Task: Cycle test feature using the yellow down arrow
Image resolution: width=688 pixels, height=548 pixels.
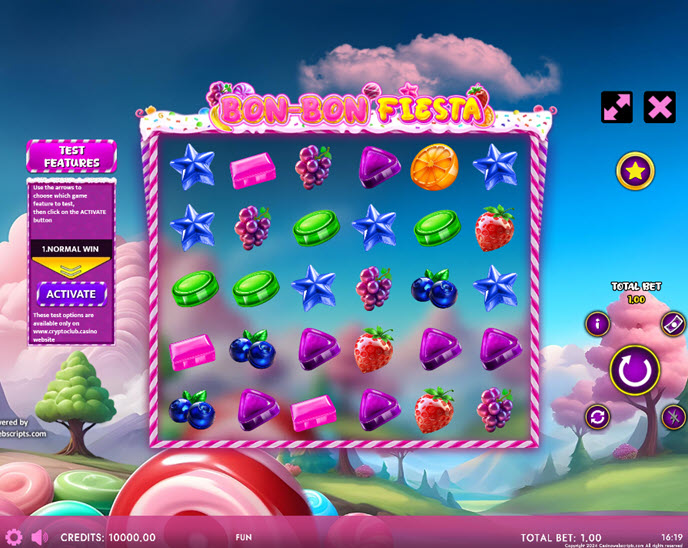Action: pyautogui.click(x=71, y=269)
